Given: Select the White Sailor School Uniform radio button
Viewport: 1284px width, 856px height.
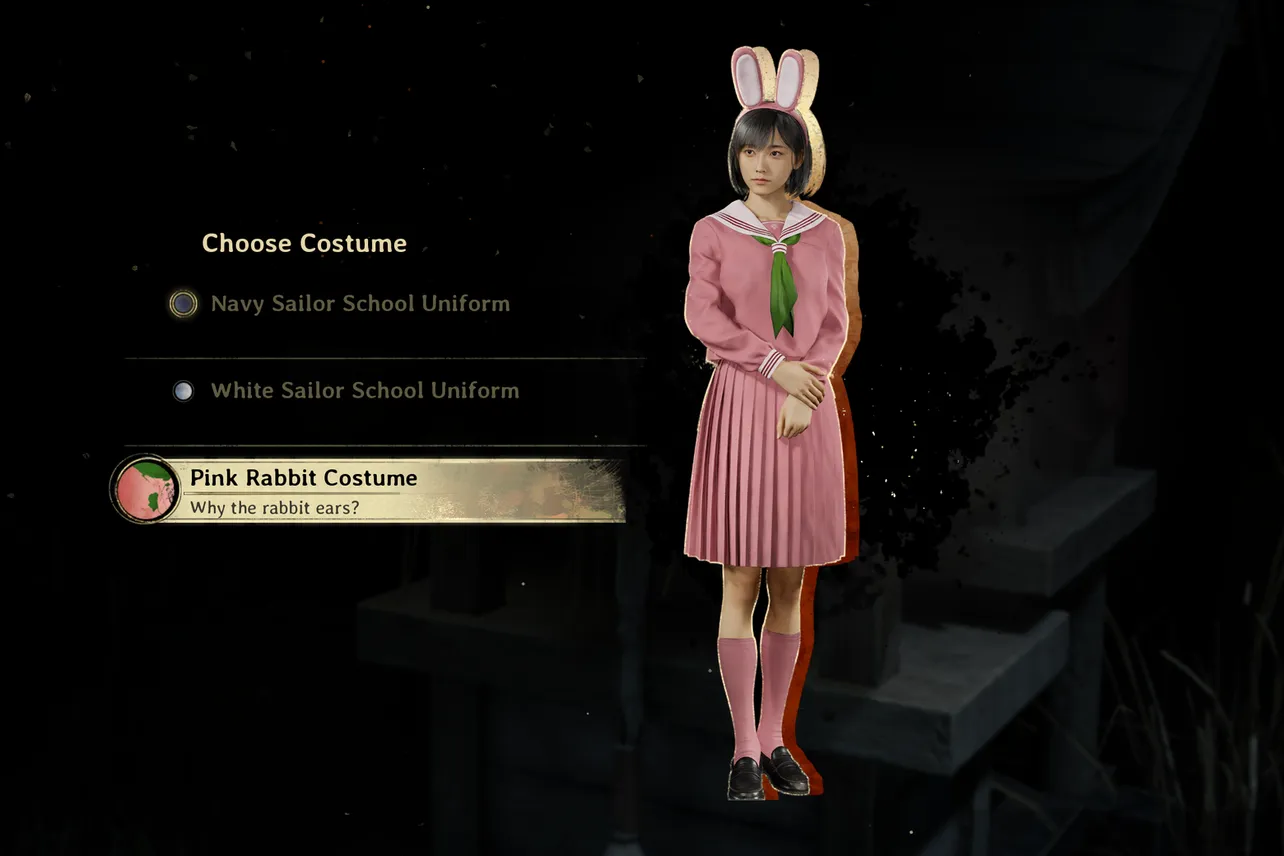Looking at the screenshot, I should coord(183,390).
